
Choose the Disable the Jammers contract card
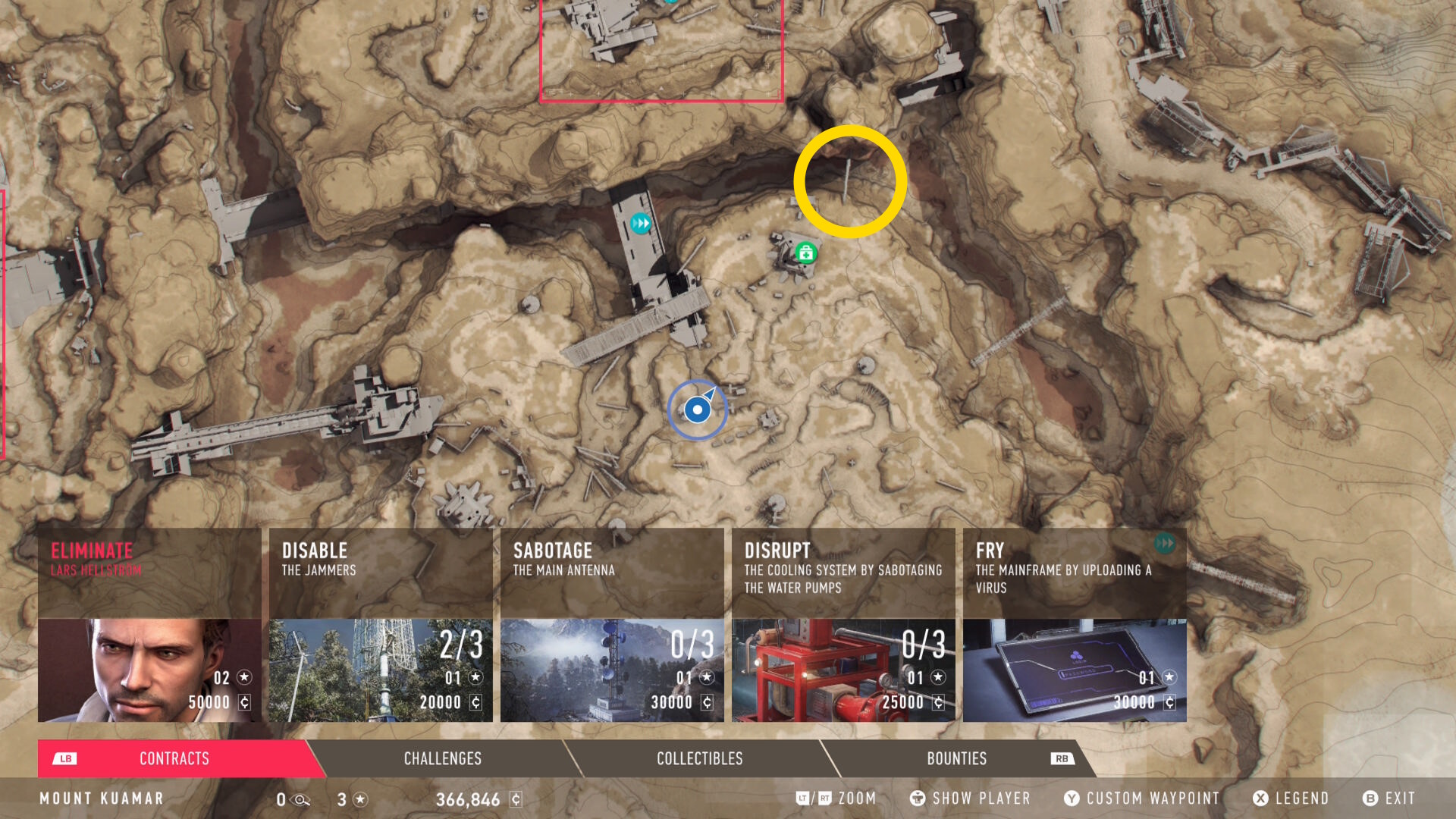coord(381,625)
